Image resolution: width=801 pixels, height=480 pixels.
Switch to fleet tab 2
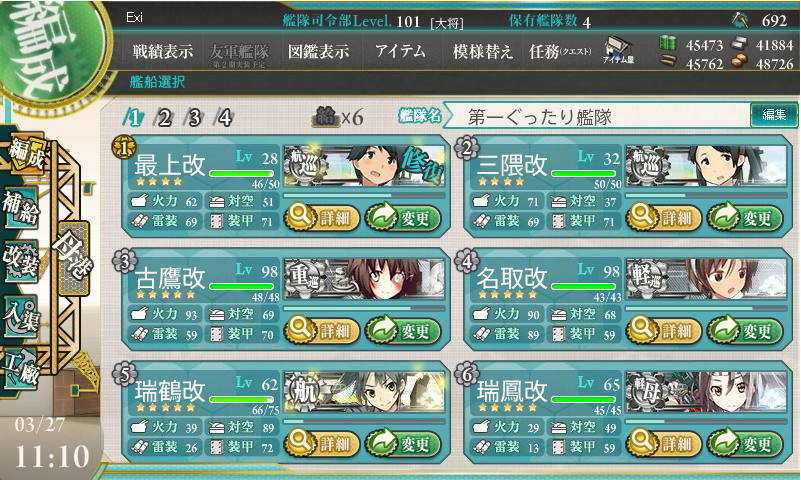tap(164, 117)
